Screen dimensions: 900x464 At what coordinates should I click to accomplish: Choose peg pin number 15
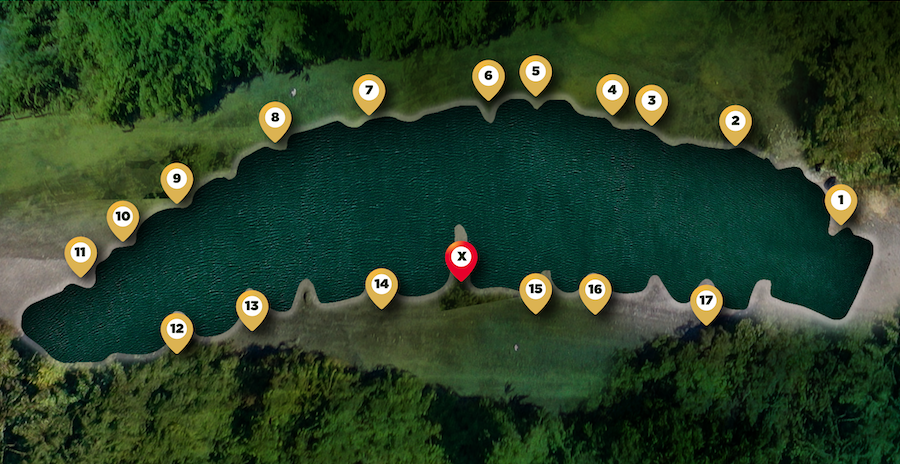(x=536, y=290)
